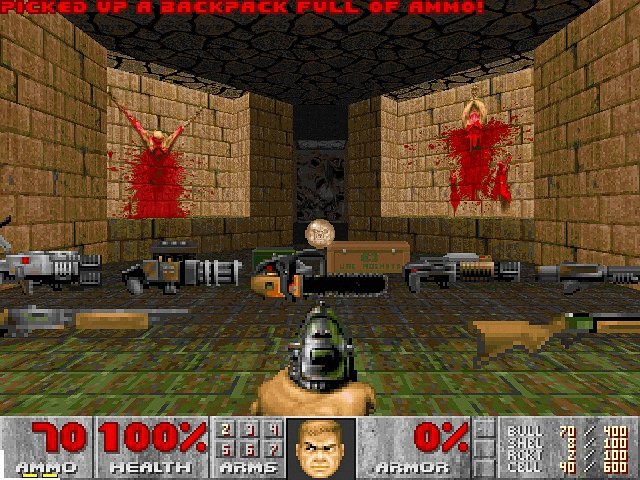Click the Doomguy face portrait
Viewport: 640px width, 480px height.
coord(320,447)
